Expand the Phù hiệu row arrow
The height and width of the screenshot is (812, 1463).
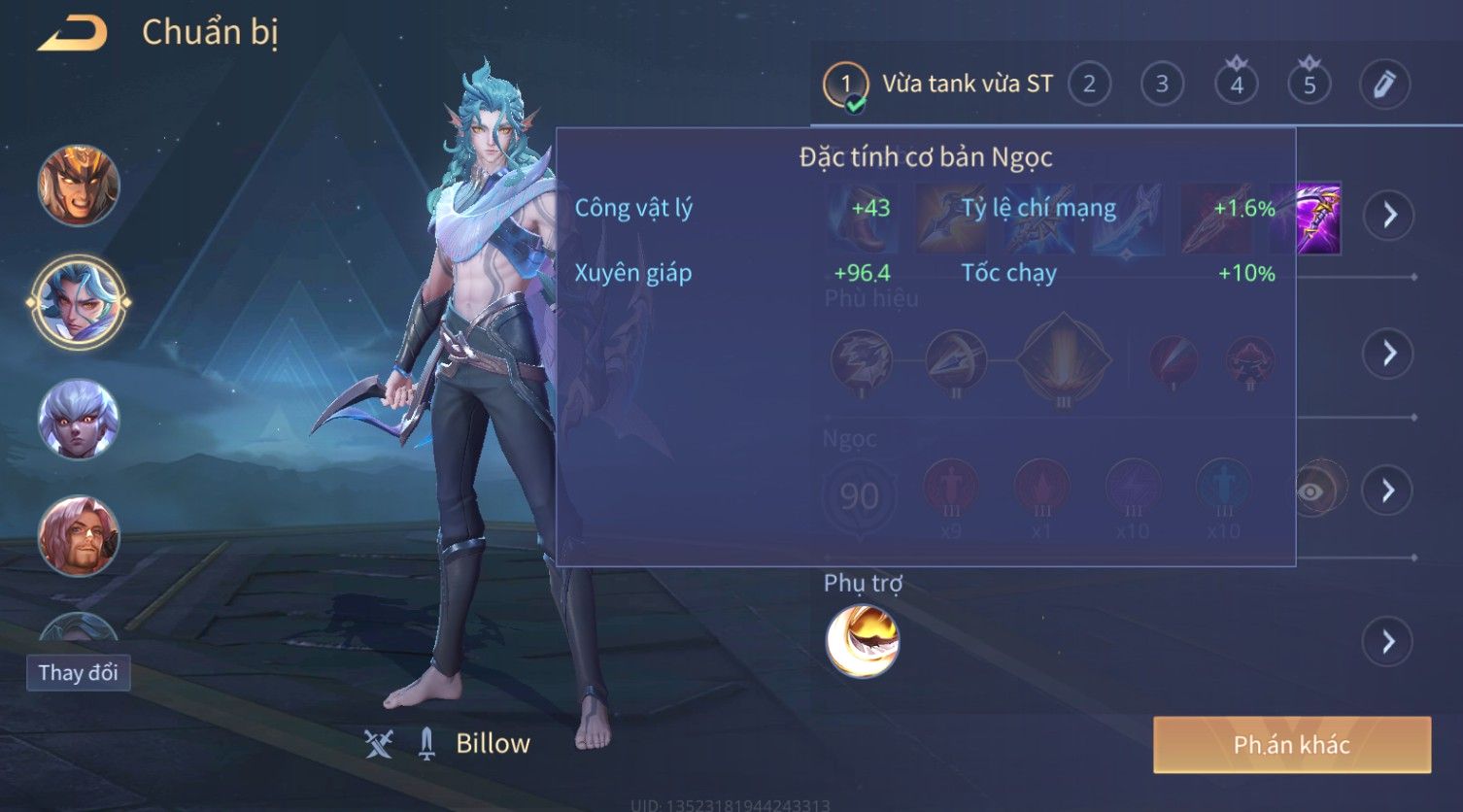[x=1388, y=353]
